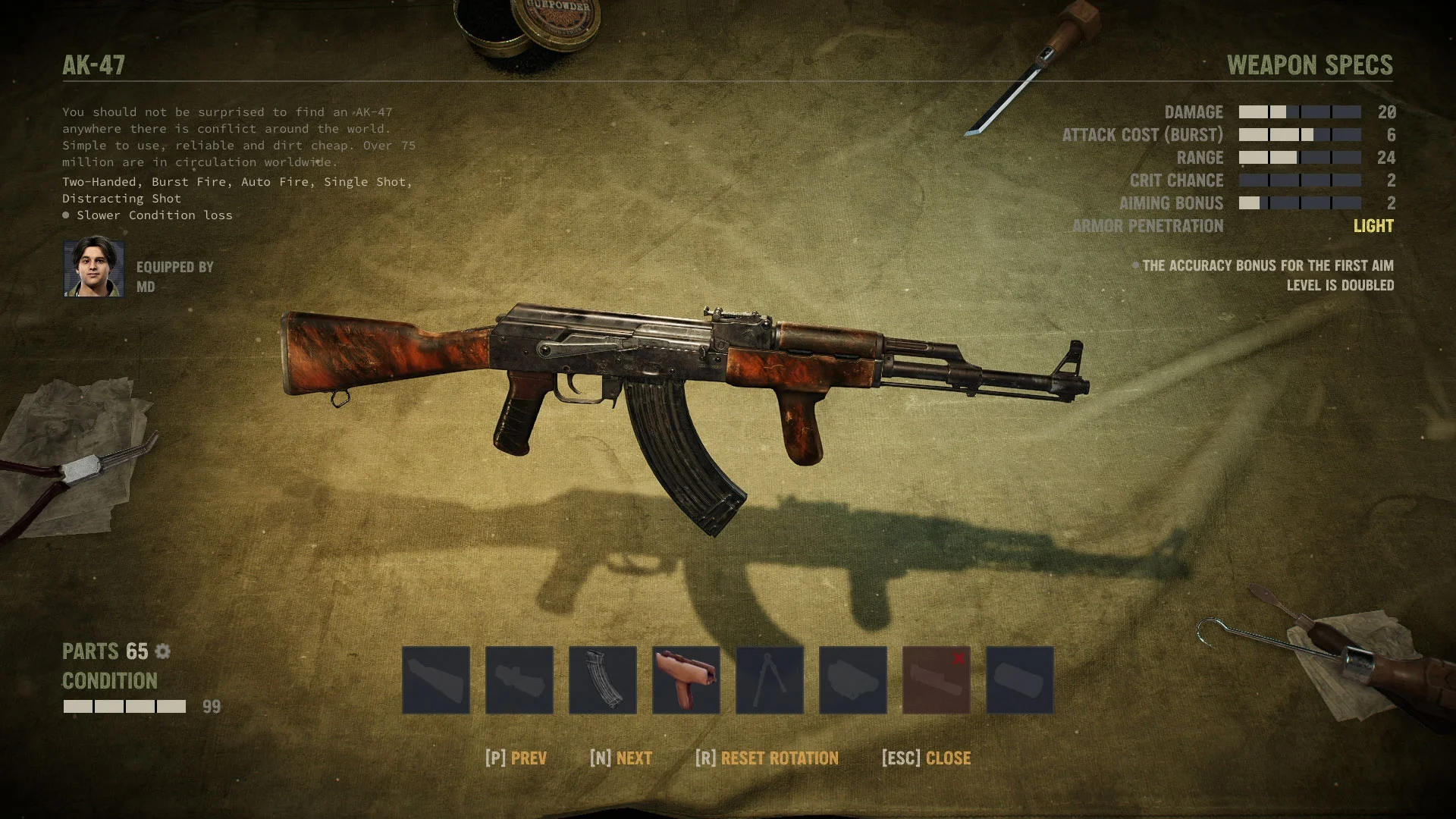1456x819 pixels.
Task: Open the scope attachment slot
Action: coord(519,679)
